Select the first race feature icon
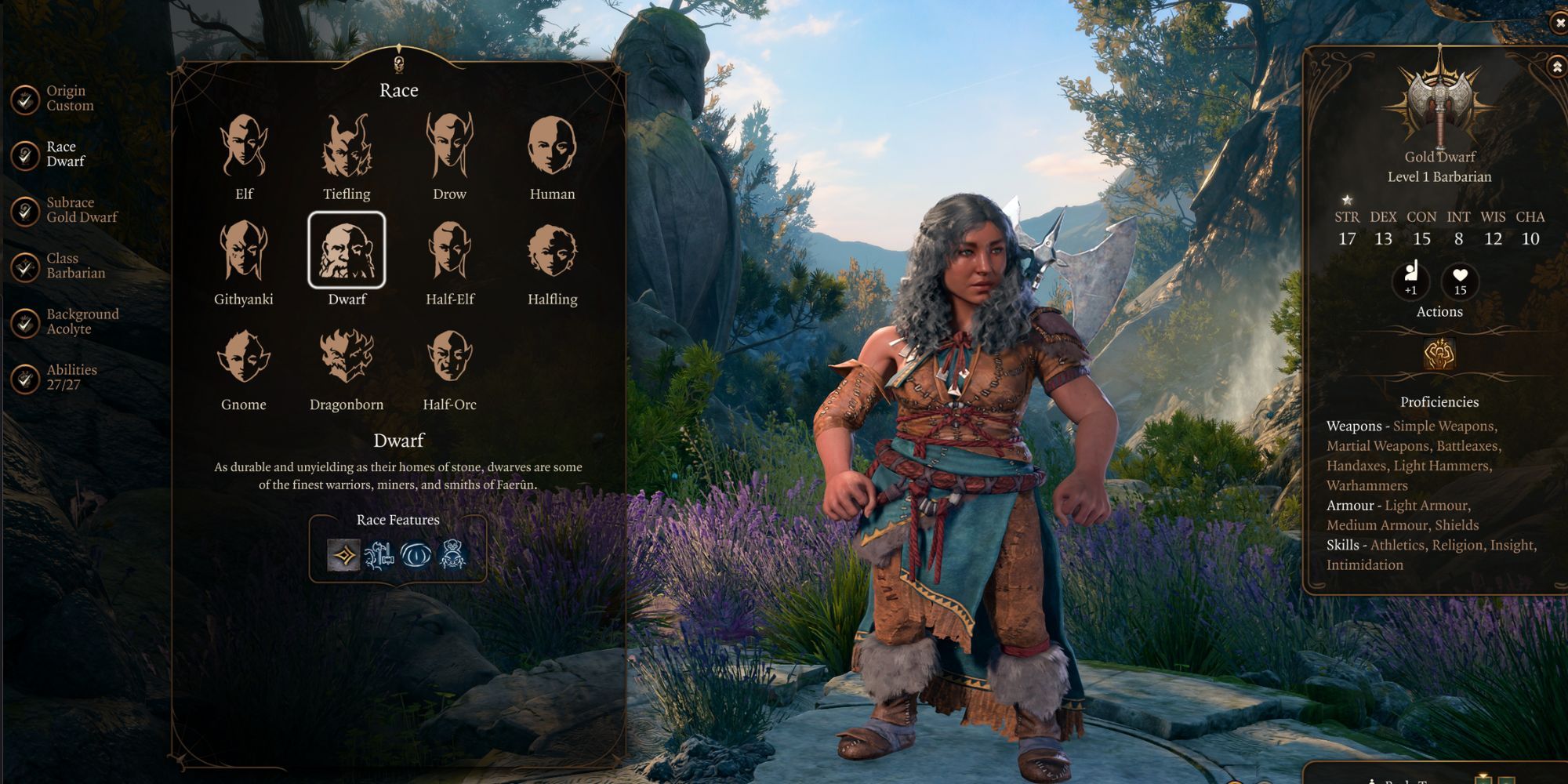This screenshot has height=784, width=1568. pos(343,555)
